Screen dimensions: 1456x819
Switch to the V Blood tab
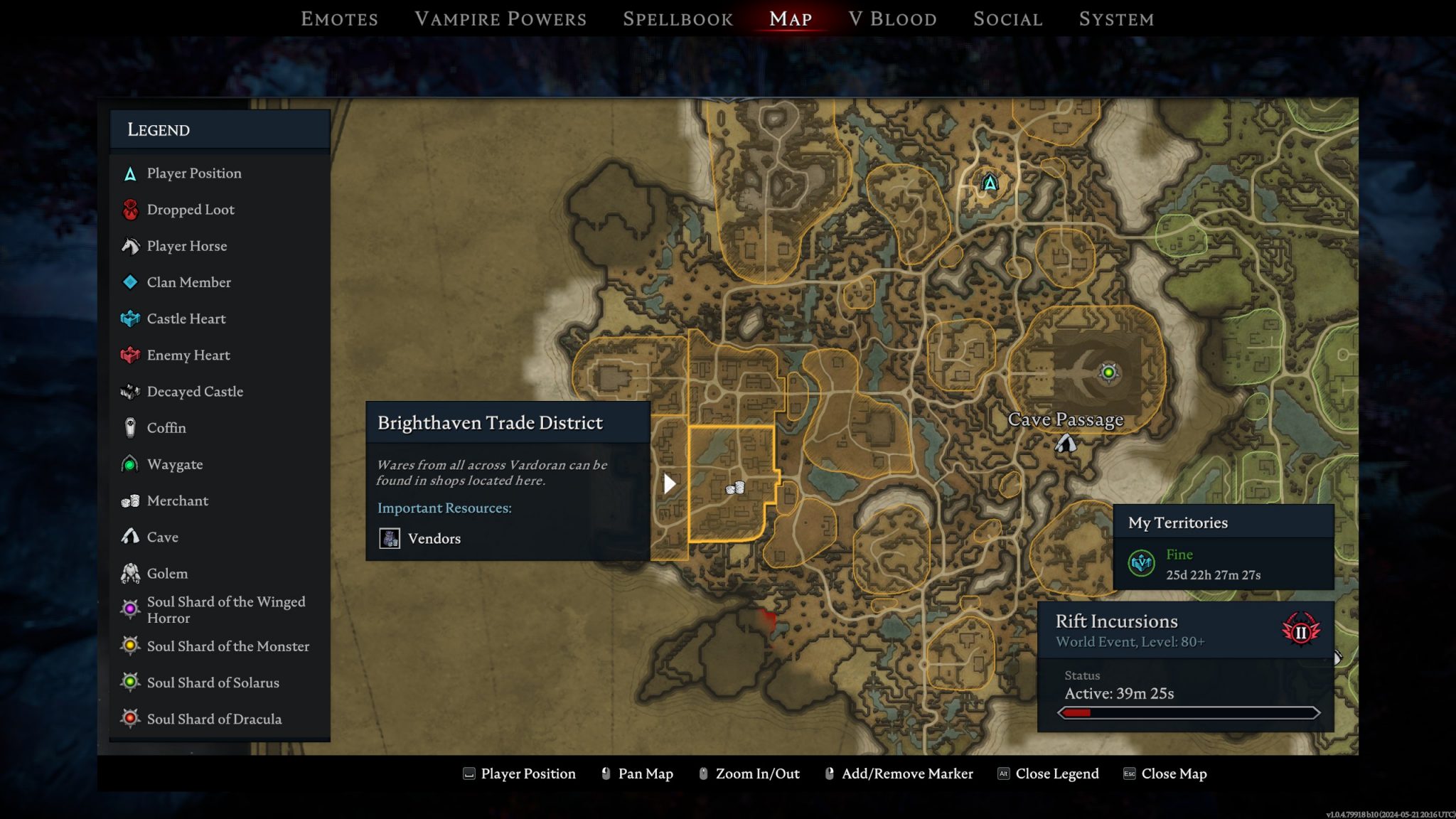[x=892, y=18]
